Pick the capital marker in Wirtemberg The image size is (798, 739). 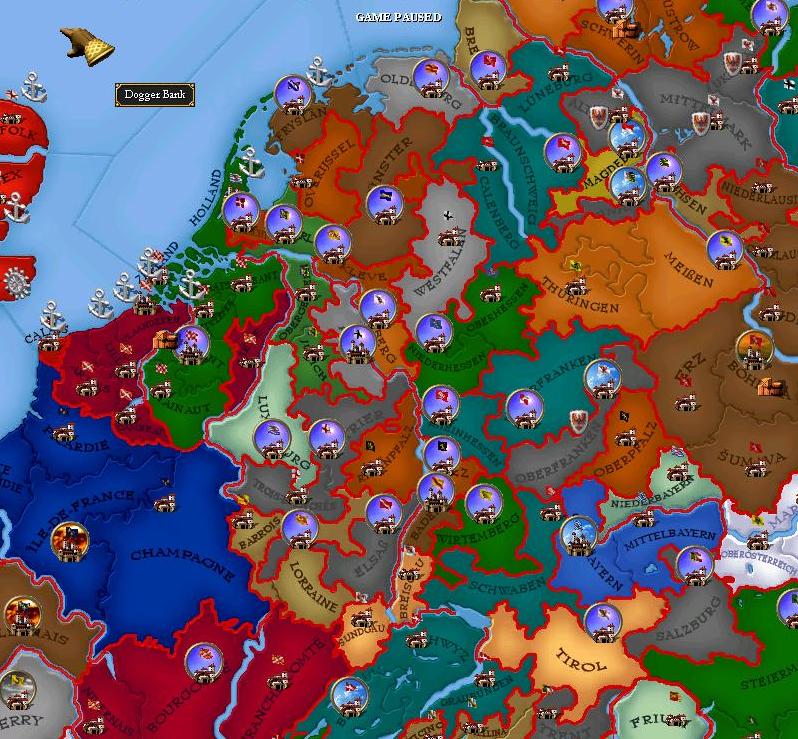point(483,500)
